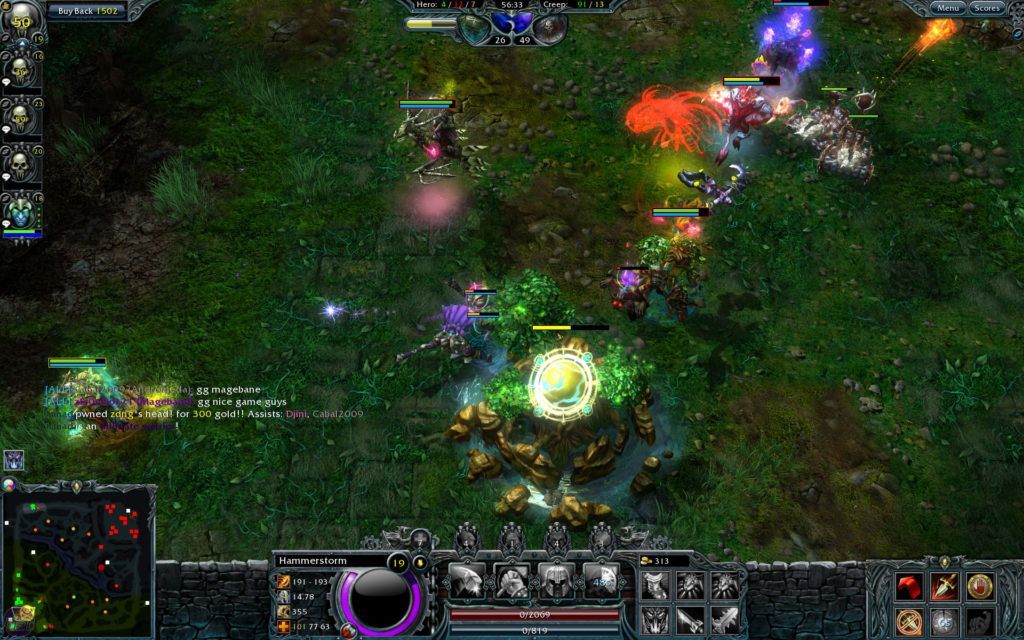Click the gold coins 313 display

click(x=662, y=561)
